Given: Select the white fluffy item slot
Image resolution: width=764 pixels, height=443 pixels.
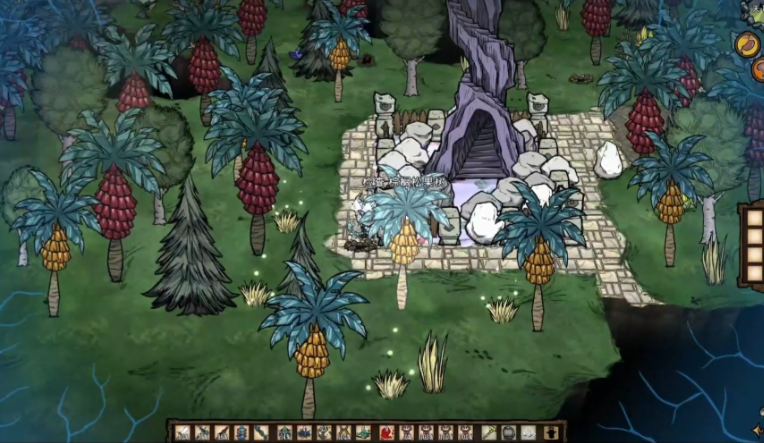Looking at the screenshot, I should 527,432.
